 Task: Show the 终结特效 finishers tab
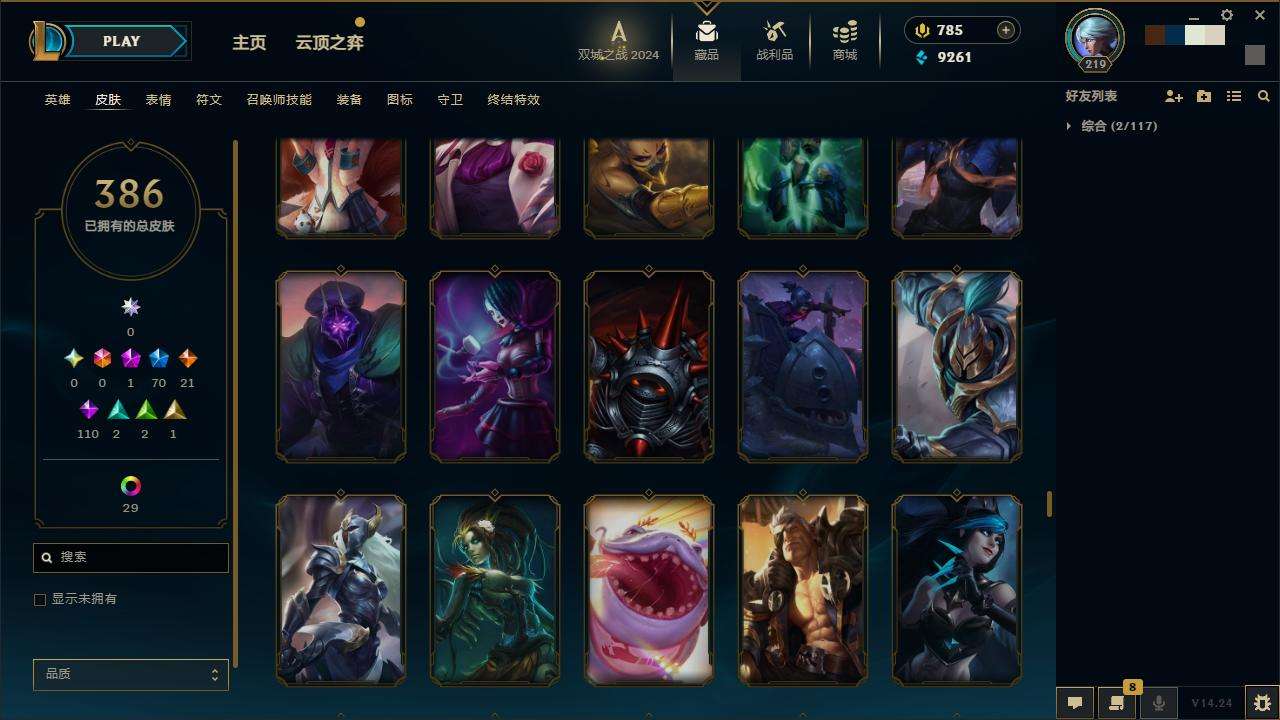pos(513,100)
